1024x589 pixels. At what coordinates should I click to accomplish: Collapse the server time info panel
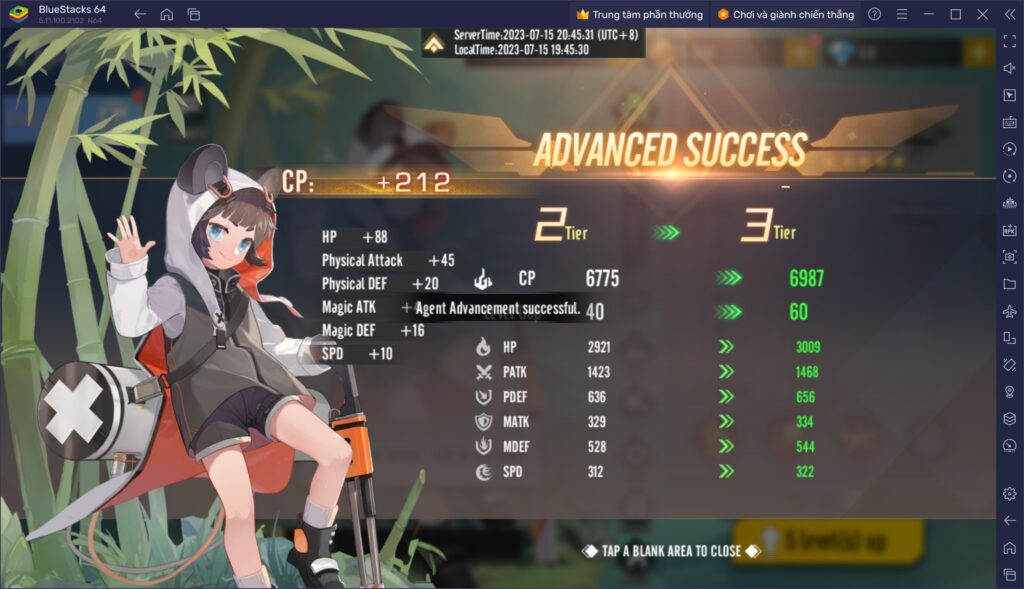pos(435,44)
